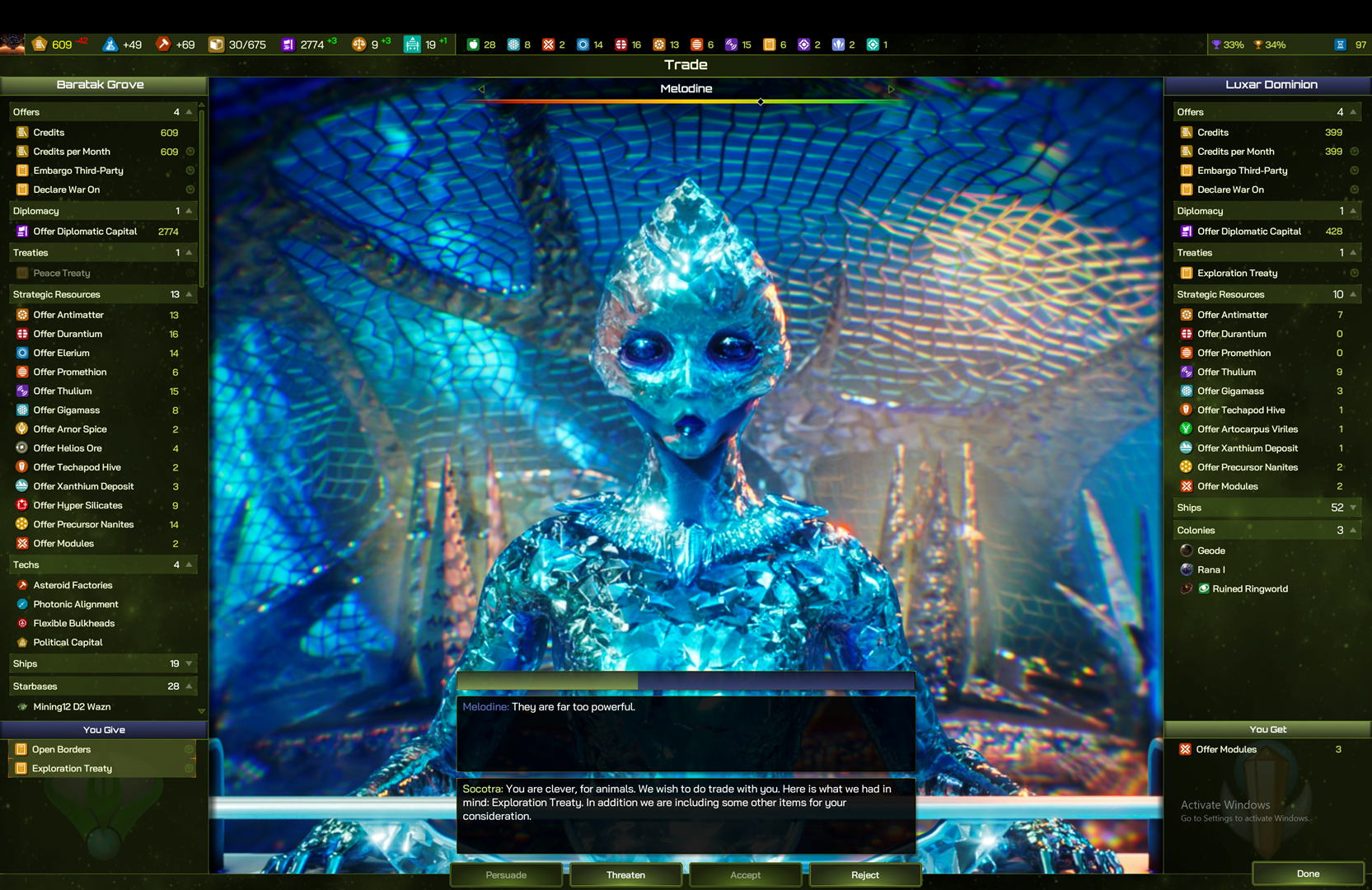Click the Persuade button

(506, 875)
